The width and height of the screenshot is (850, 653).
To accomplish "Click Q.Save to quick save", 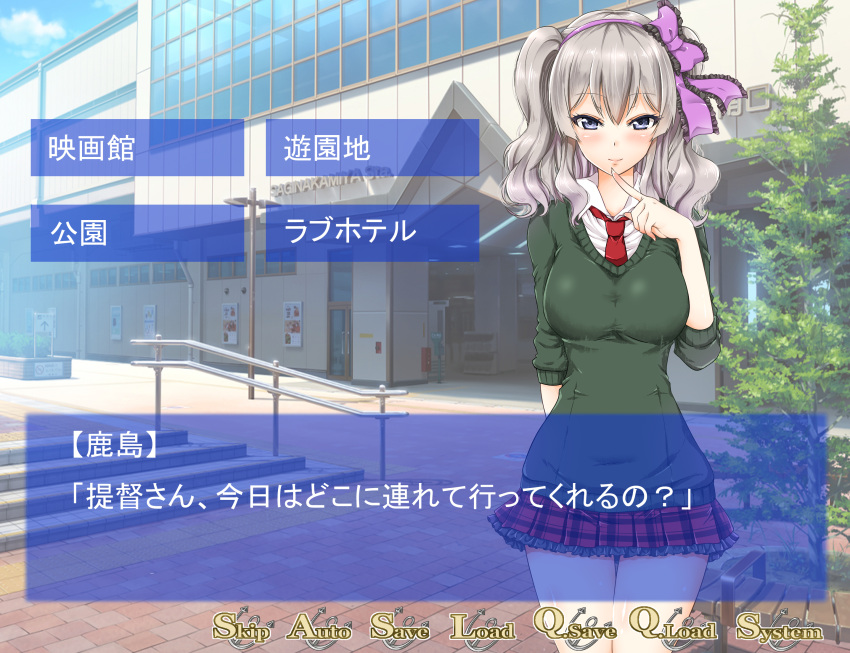I will coord(574,626).
